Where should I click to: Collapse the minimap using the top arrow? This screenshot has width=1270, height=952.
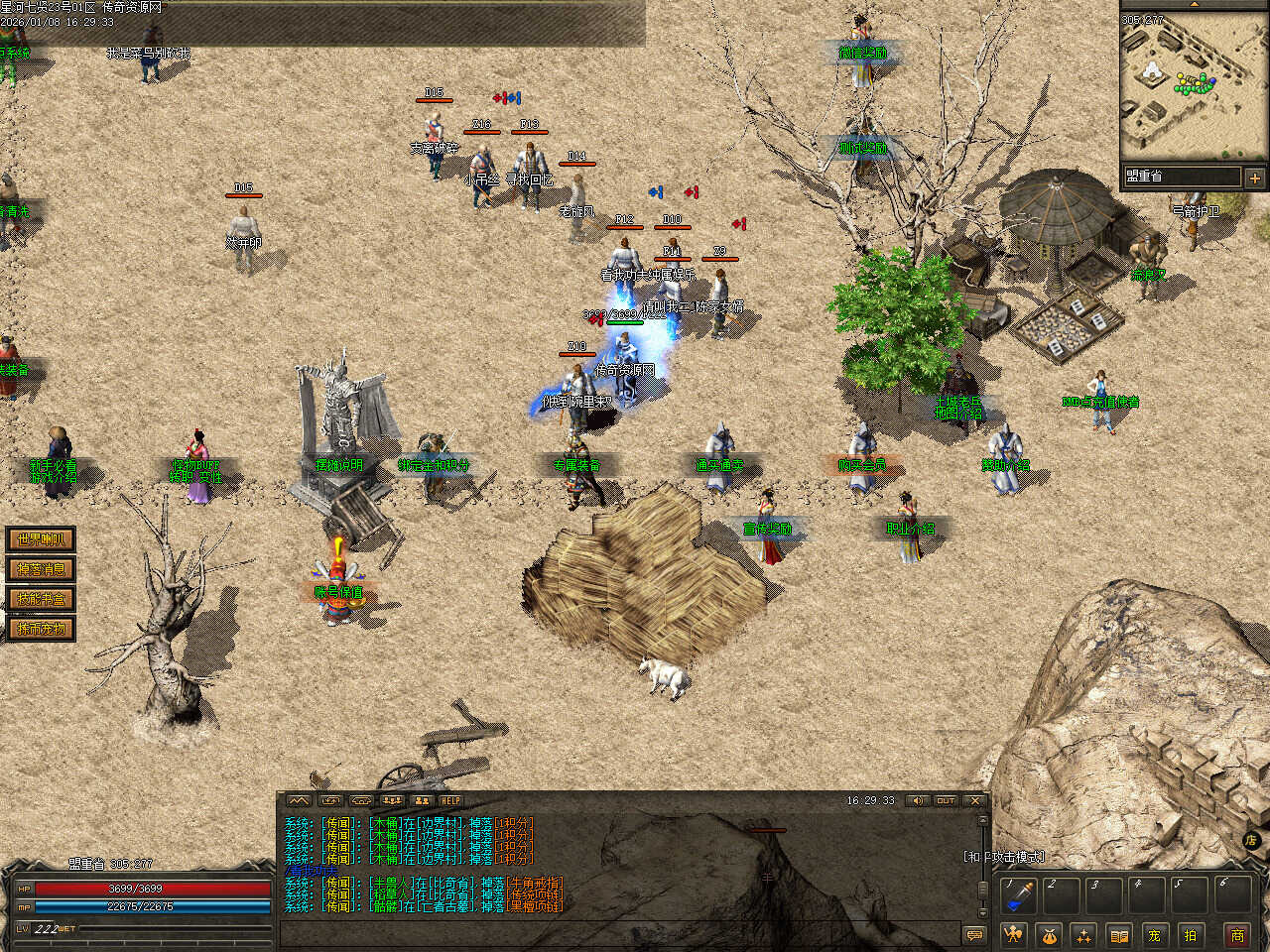coord(1194,5)
